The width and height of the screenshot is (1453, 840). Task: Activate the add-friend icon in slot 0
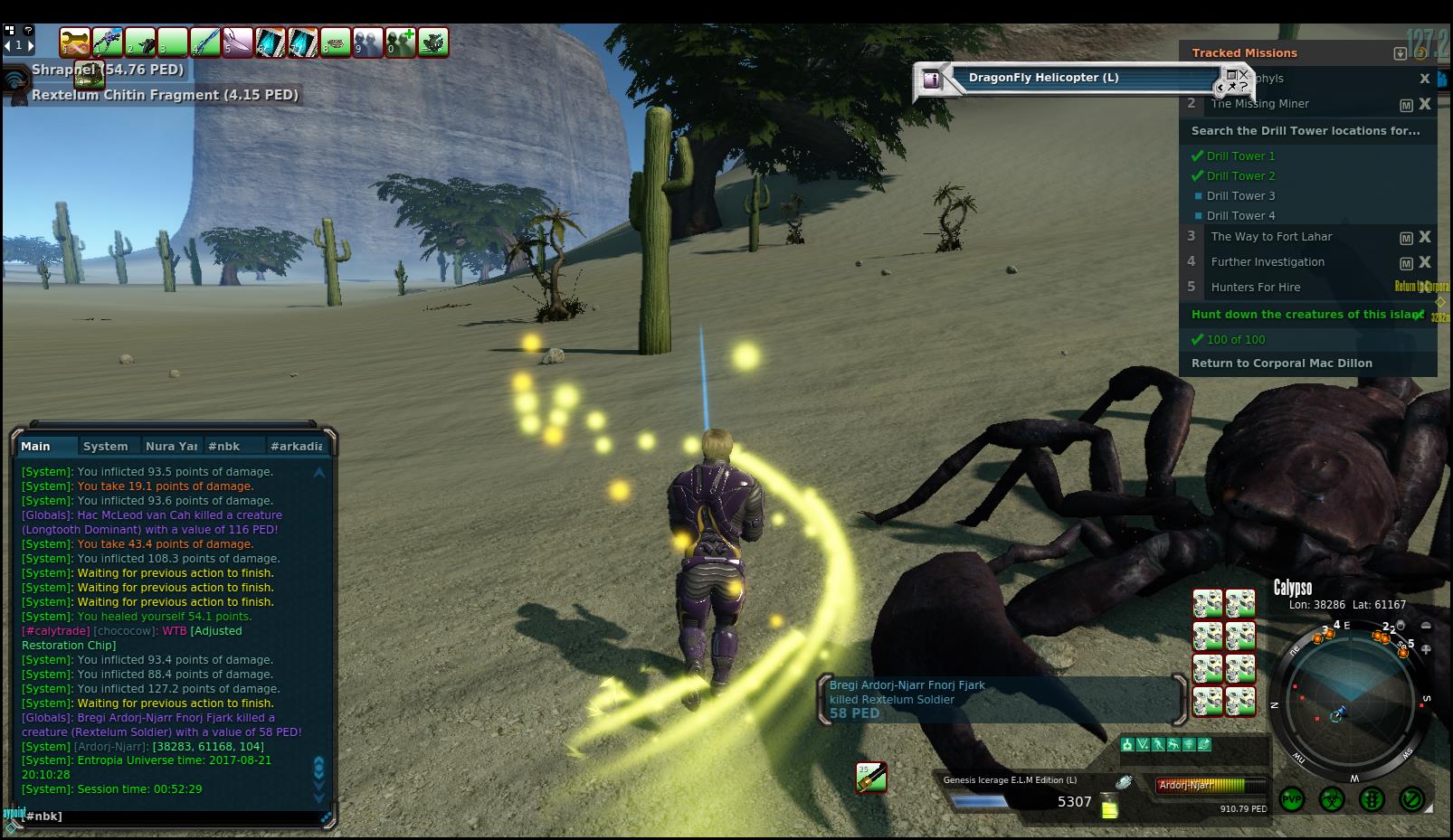point(401,42)
